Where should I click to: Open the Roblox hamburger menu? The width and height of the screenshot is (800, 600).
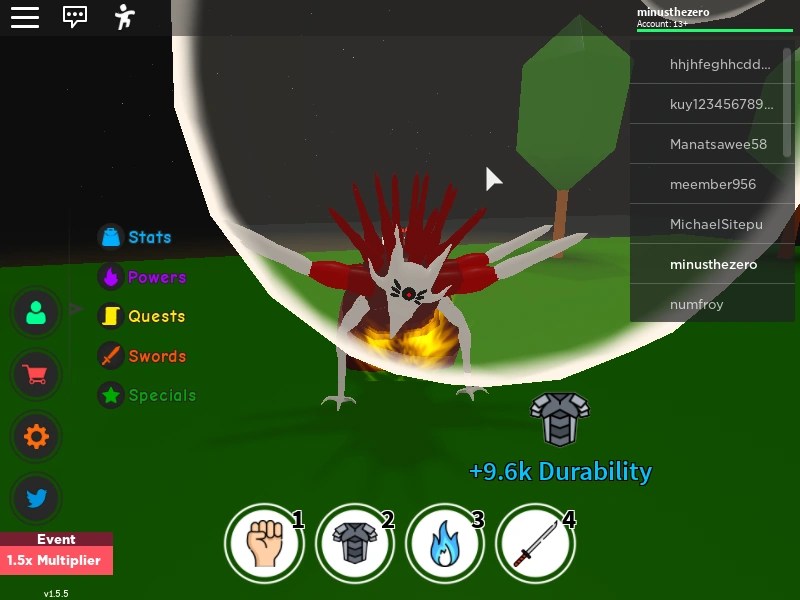[x=25, y=17]
